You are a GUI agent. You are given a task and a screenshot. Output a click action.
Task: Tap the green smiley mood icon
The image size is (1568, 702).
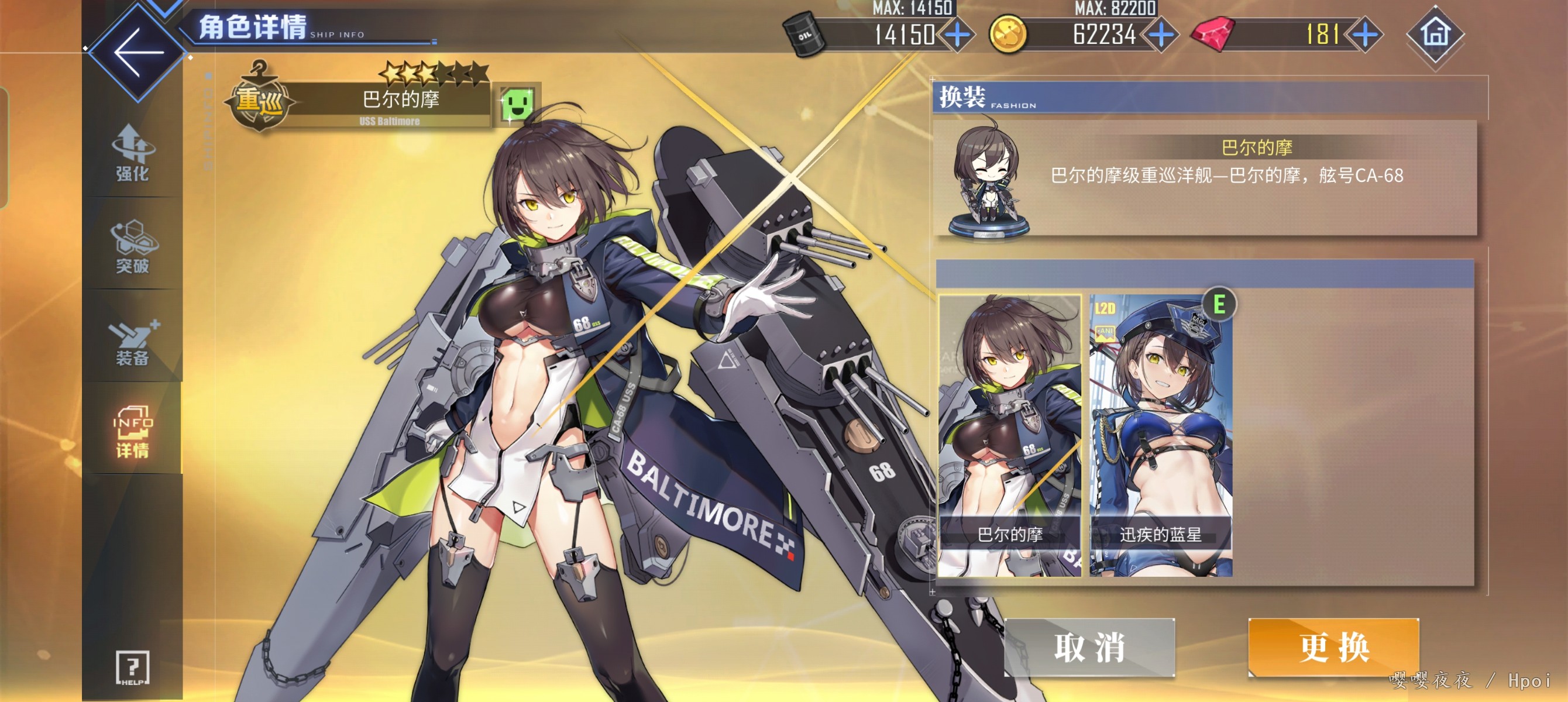517,104
